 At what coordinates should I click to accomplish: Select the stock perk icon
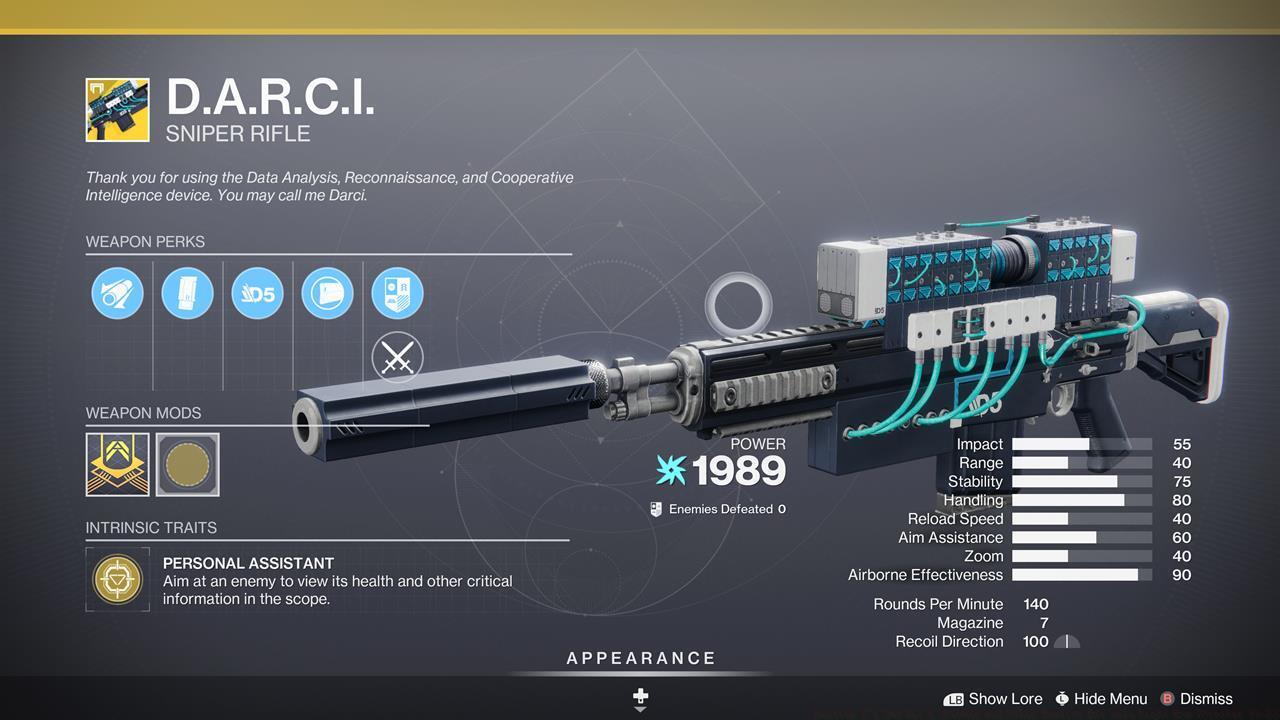(327, 293)
